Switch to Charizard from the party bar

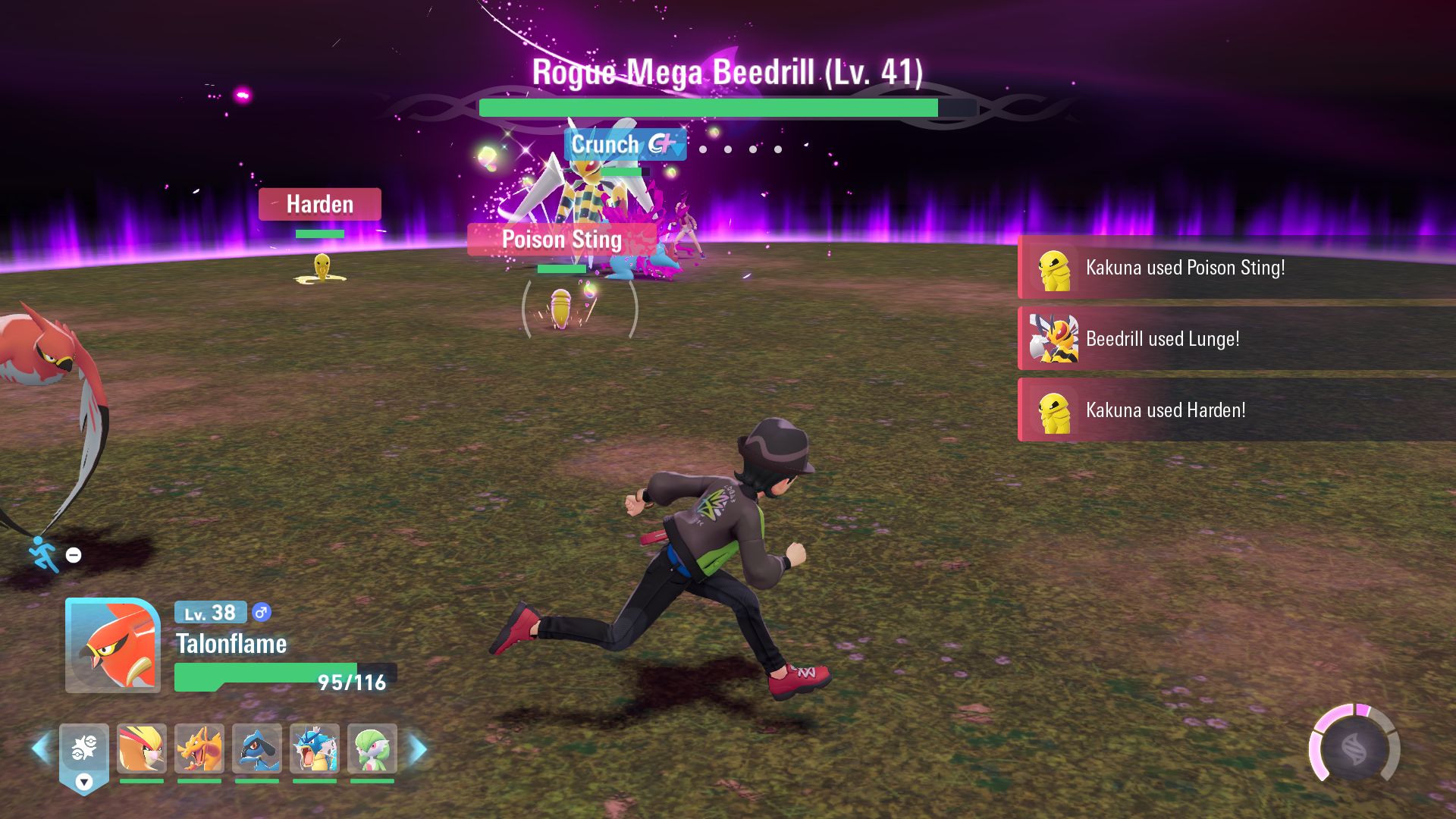point(199,748)
